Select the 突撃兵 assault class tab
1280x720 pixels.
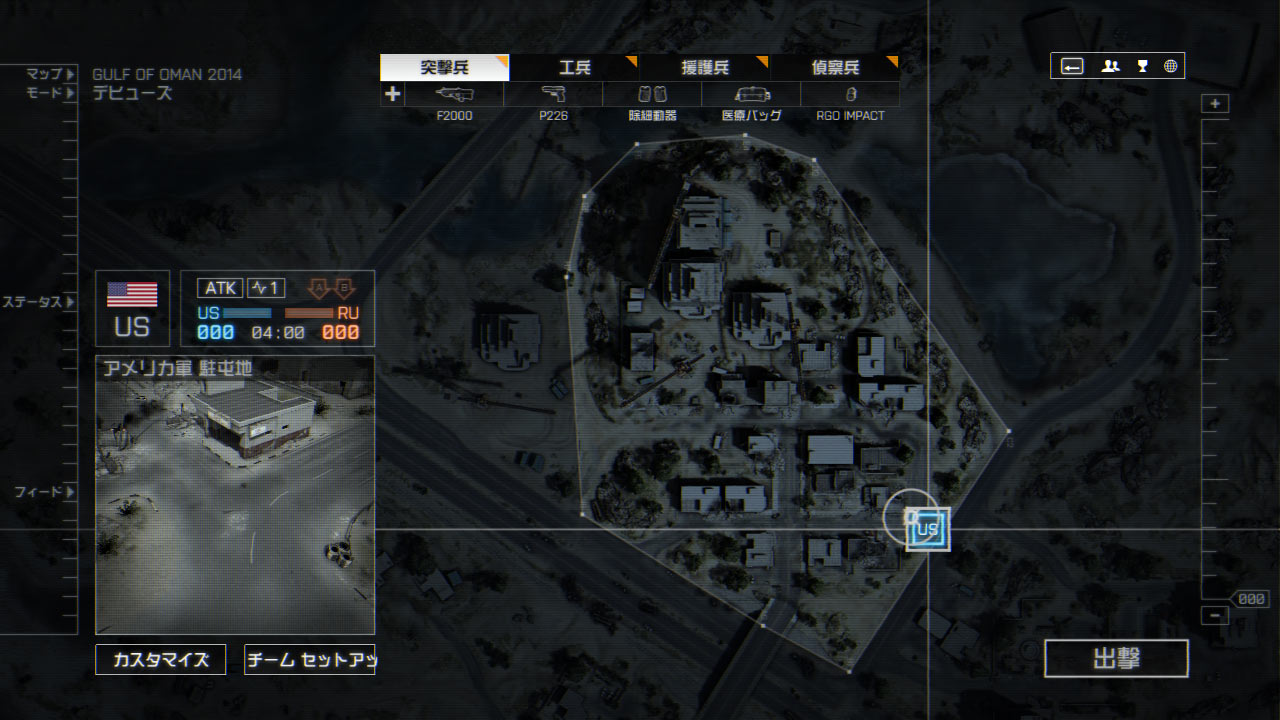(444, 68)
